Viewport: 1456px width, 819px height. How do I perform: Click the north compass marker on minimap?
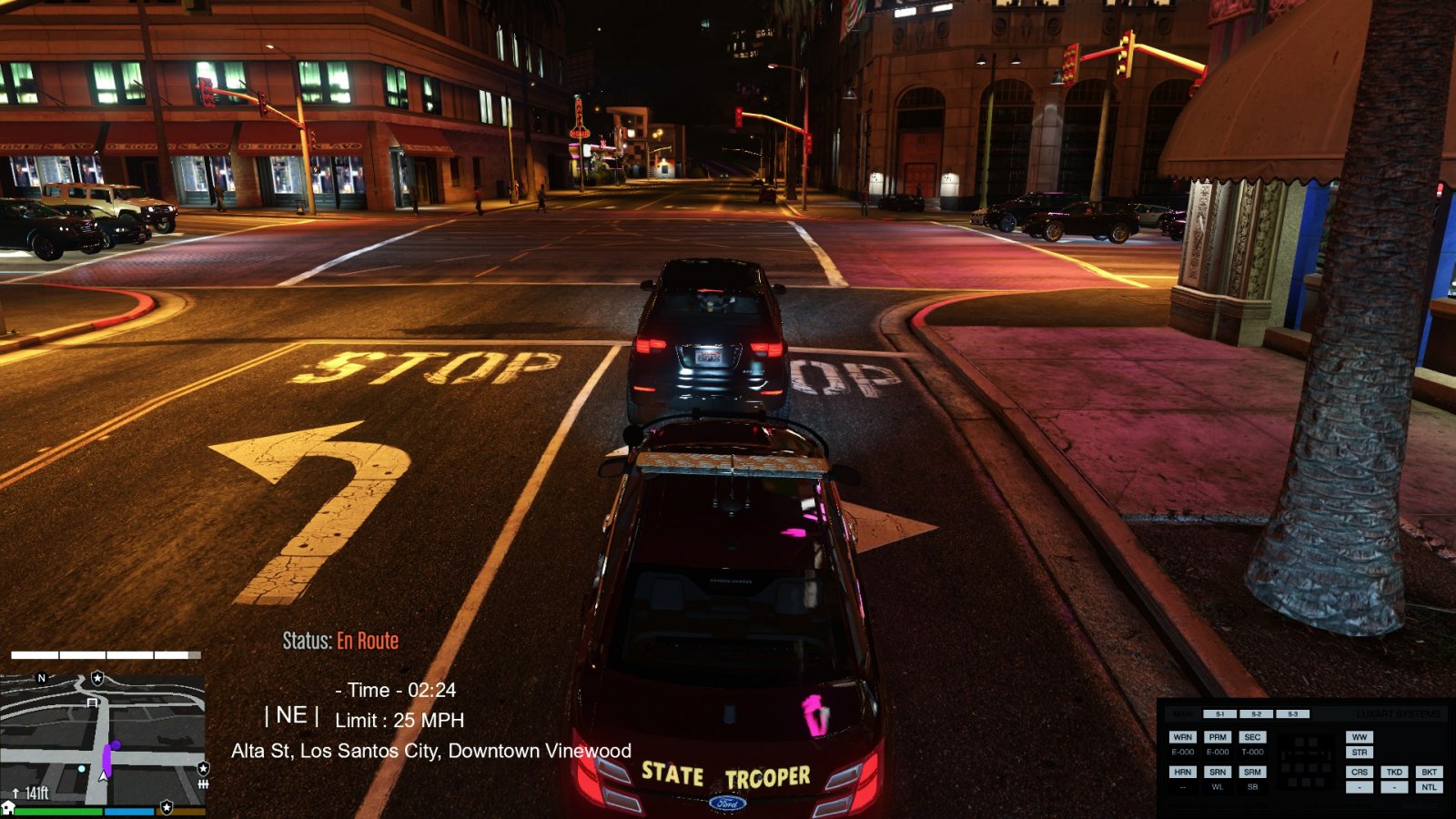pos(41,678)
